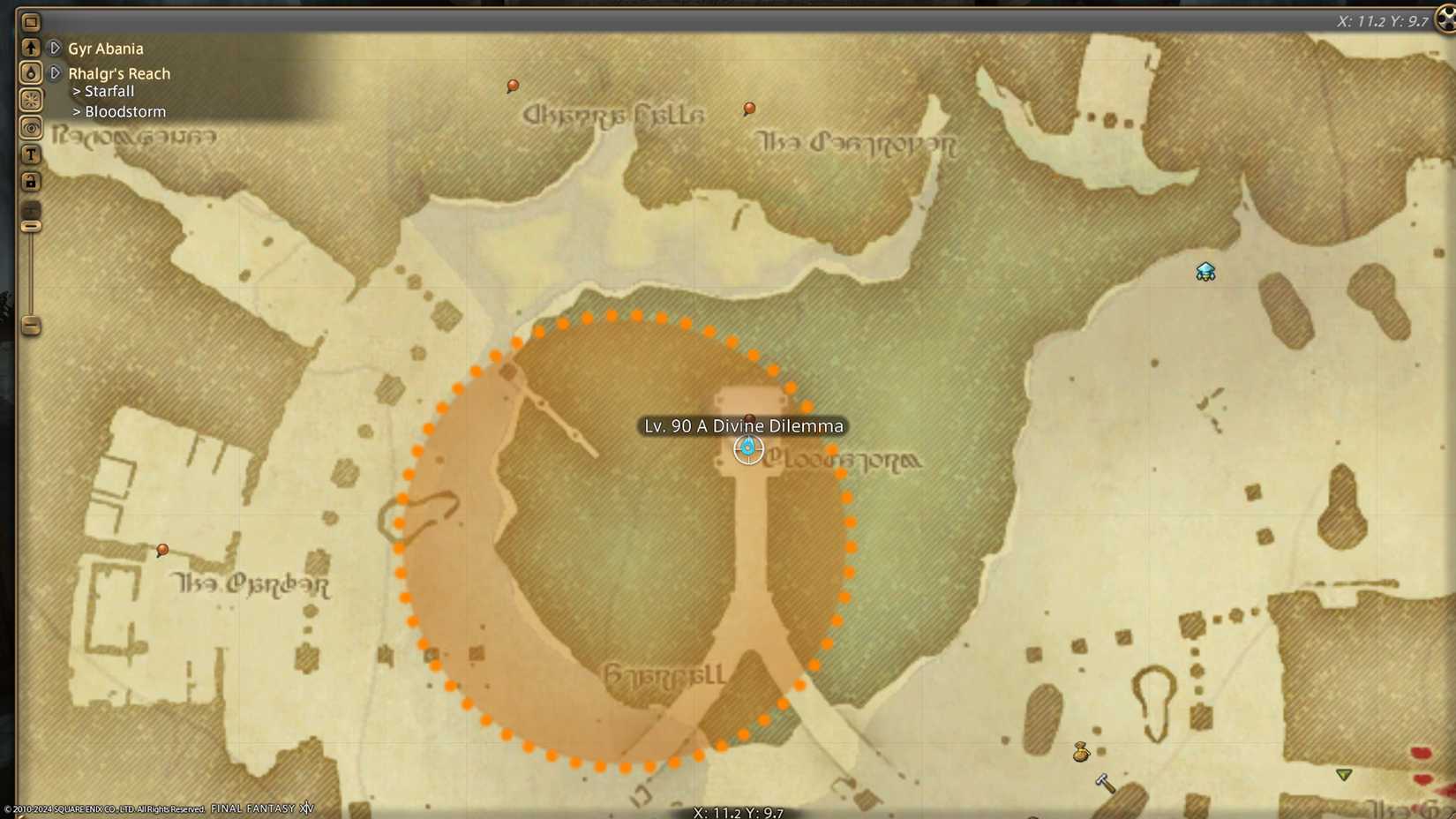This screenshot has width=1456, height=819.
Task: Expand the Gyr Abania disclosure arrow
Action: tap(54, 49)
